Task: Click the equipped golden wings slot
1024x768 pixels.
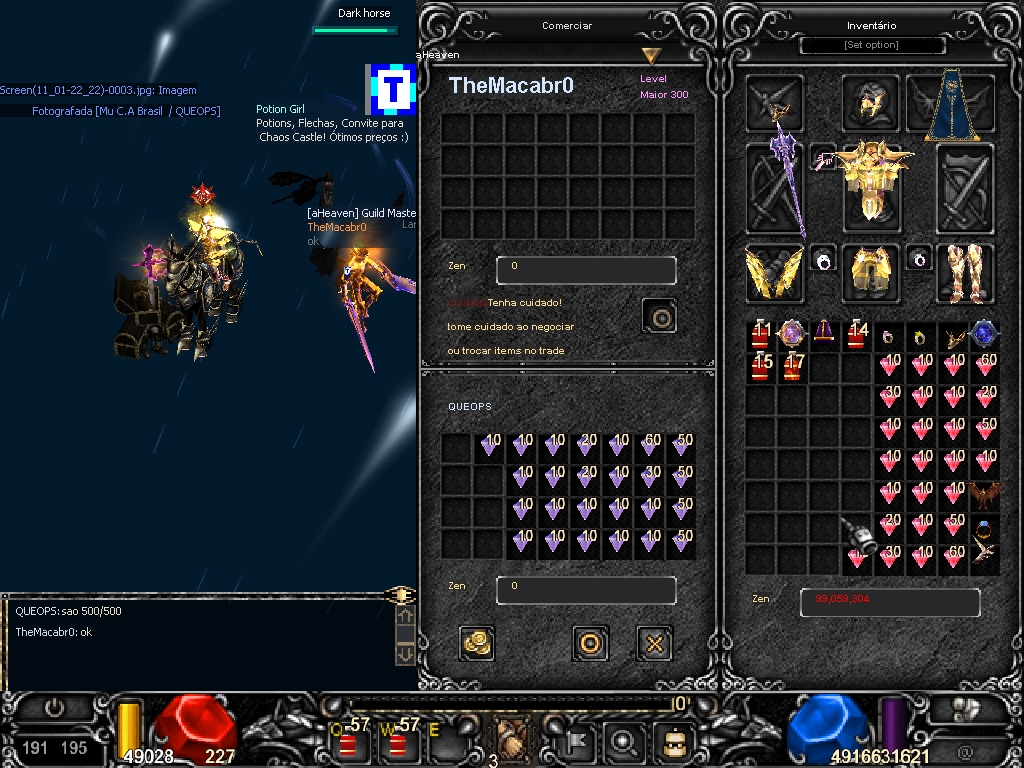Action: coord(774,273)
